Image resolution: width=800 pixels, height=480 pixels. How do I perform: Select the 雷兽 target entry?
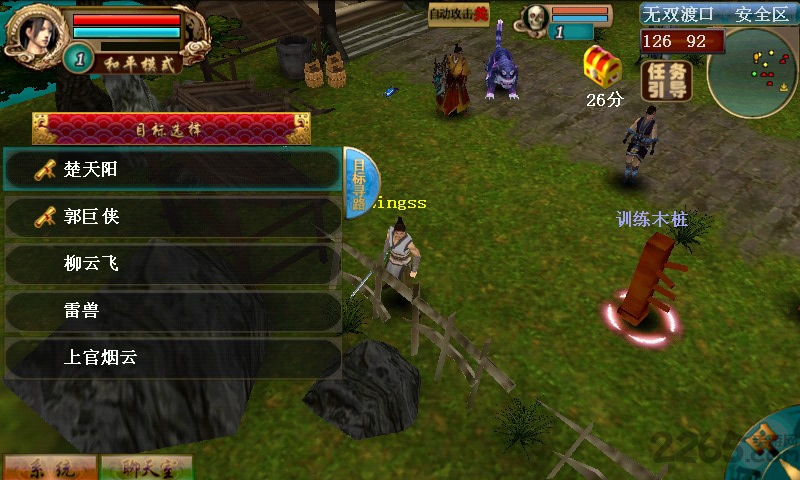(x=172, y=311)
